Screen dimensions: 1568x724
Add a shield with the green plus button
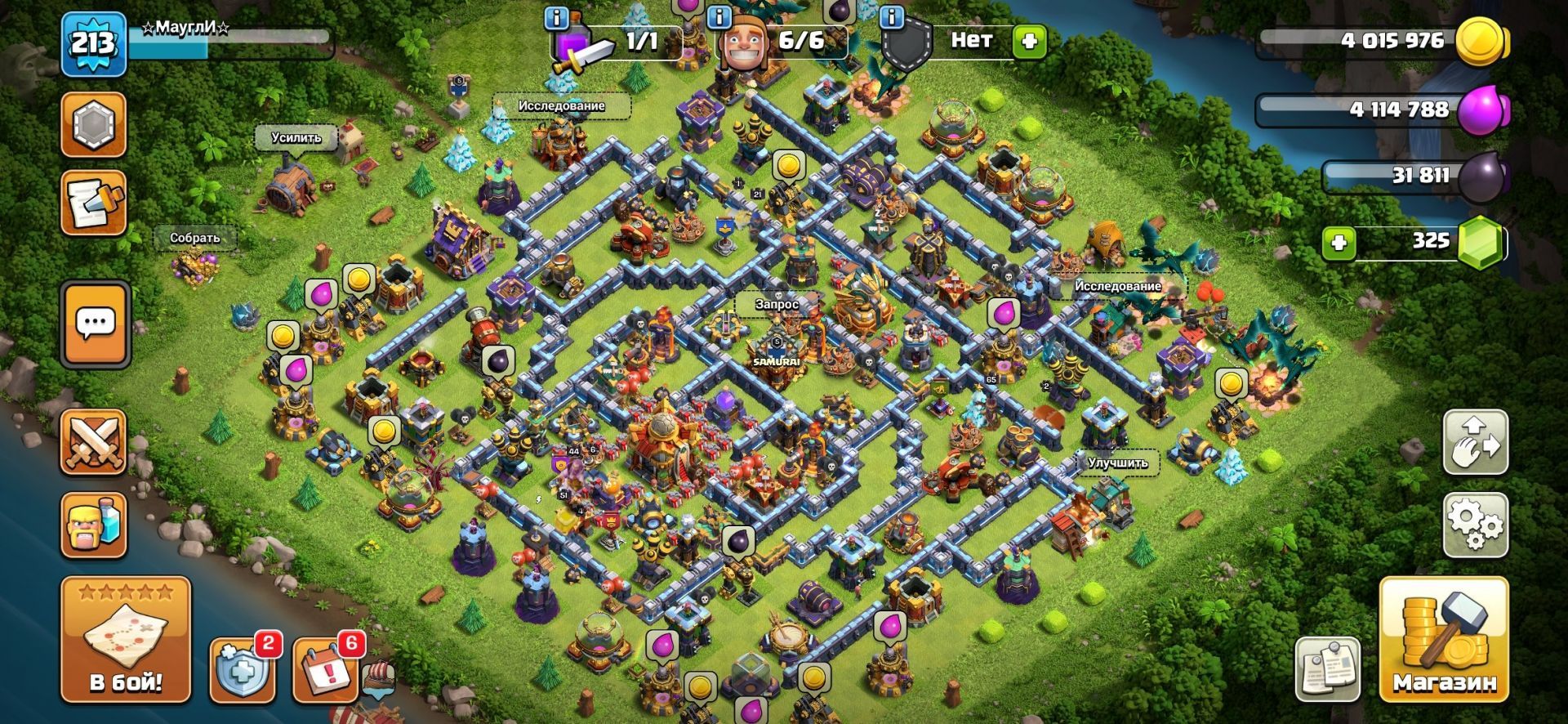(x=1028, y=40)
